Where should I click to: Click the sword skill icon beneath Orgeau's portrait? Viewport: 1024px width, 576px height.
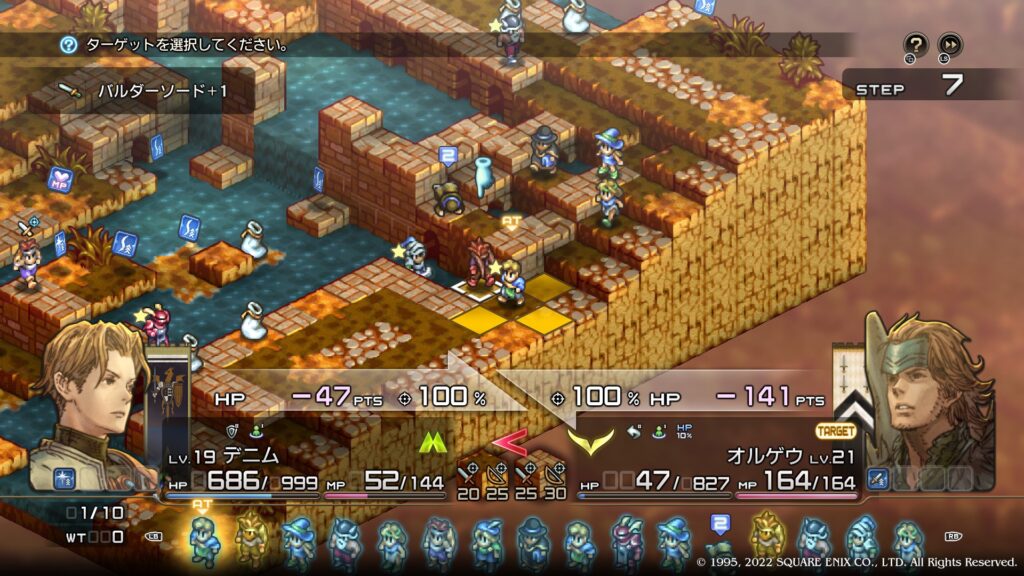tap(877, 479)
